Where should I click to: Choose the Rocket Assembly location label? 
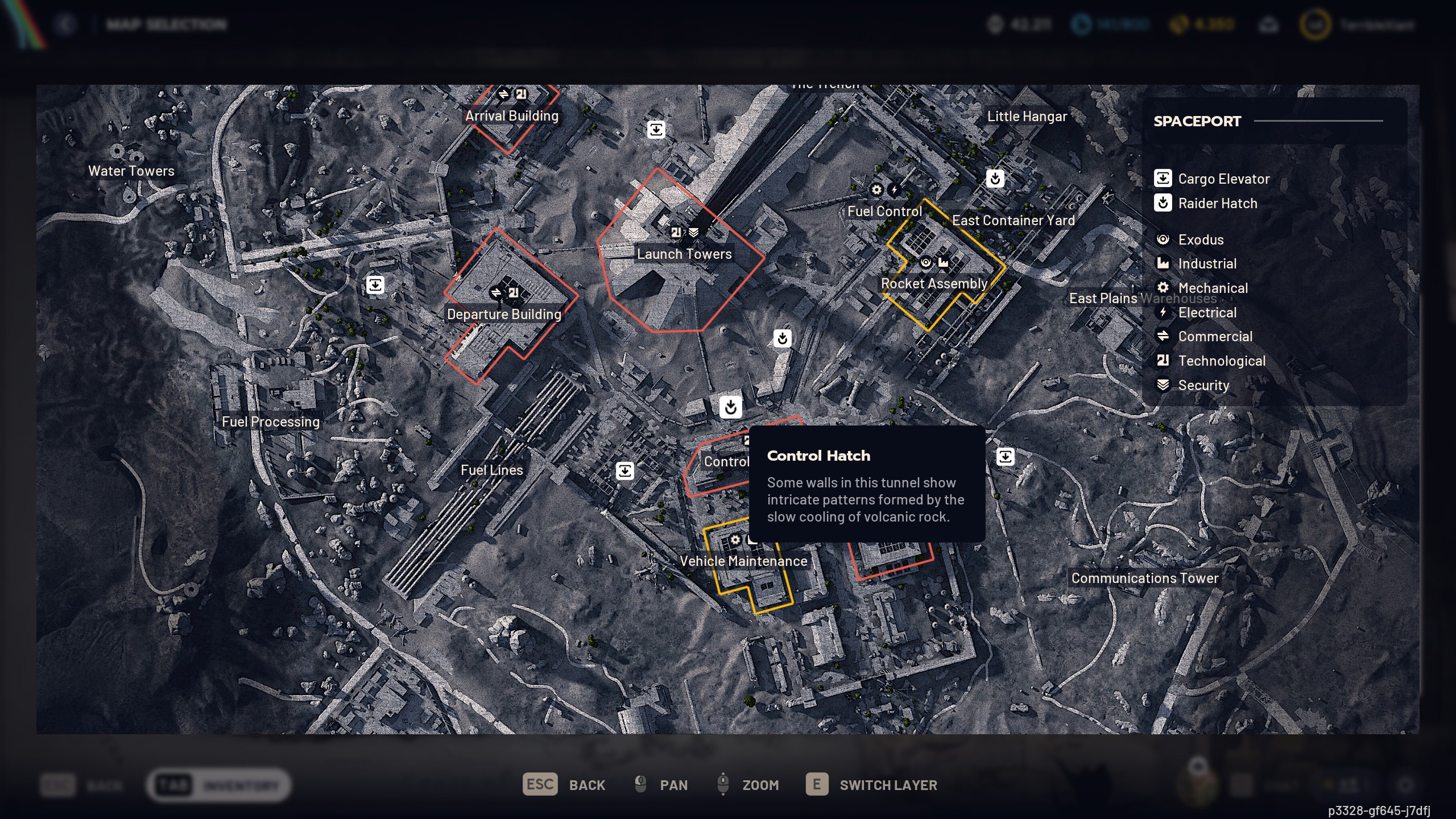[x=934, y=284]
